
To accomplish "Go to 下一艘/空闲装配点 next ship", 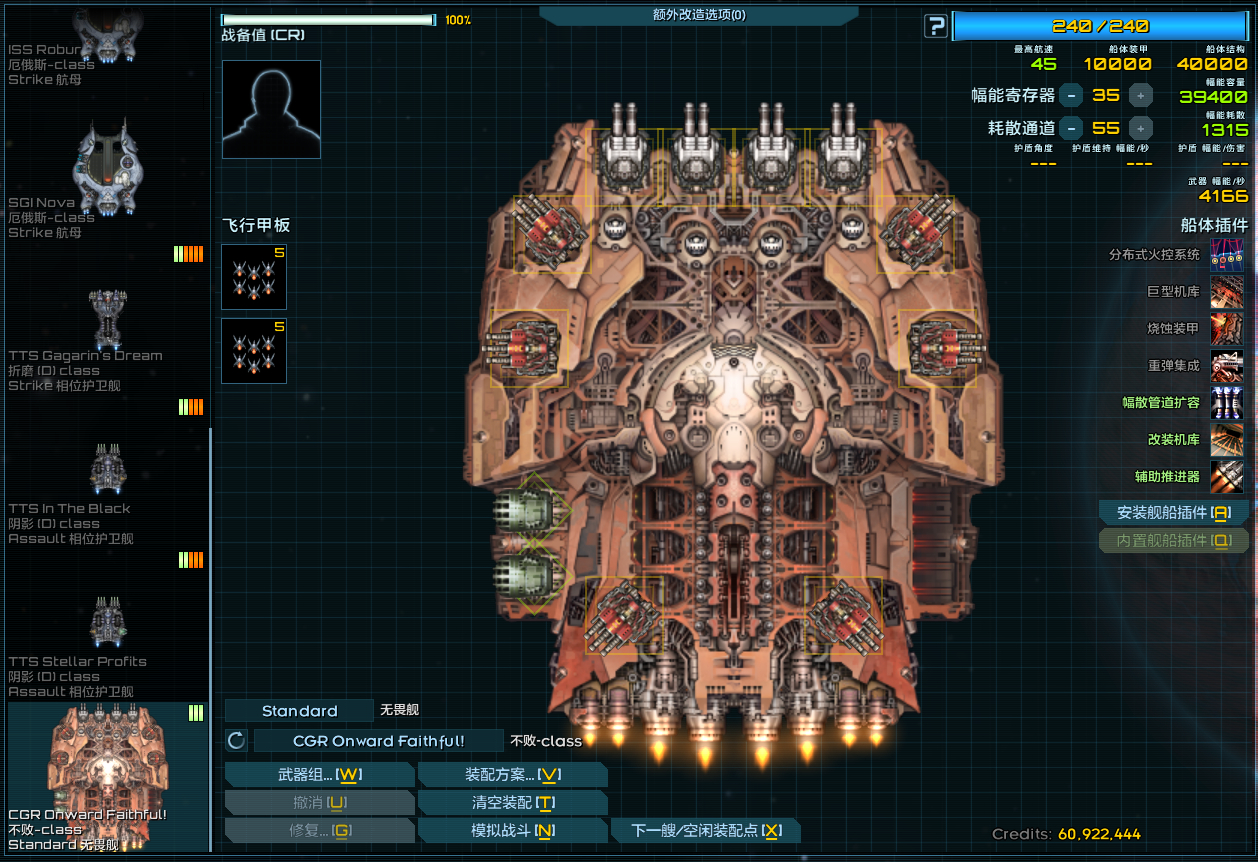I will point(706,831).
